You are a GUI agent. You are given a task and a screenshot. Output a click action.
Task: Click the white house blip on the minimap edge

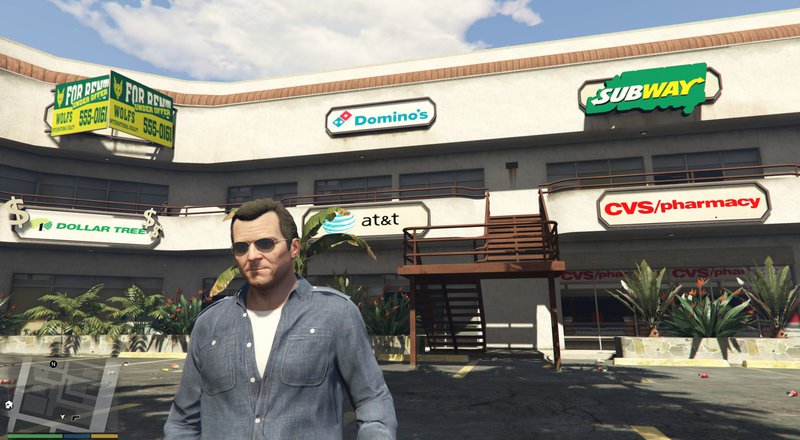[x=9, y=404]
